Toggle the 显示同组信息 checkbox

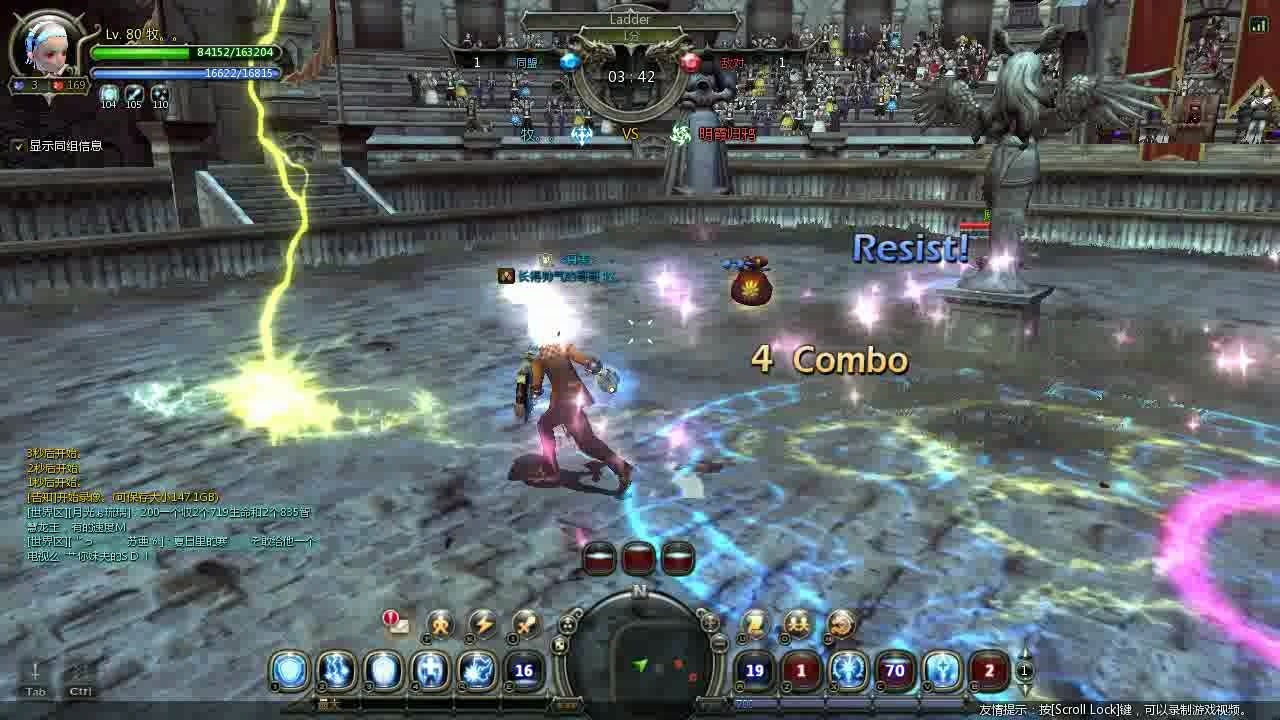pos(18,146)
